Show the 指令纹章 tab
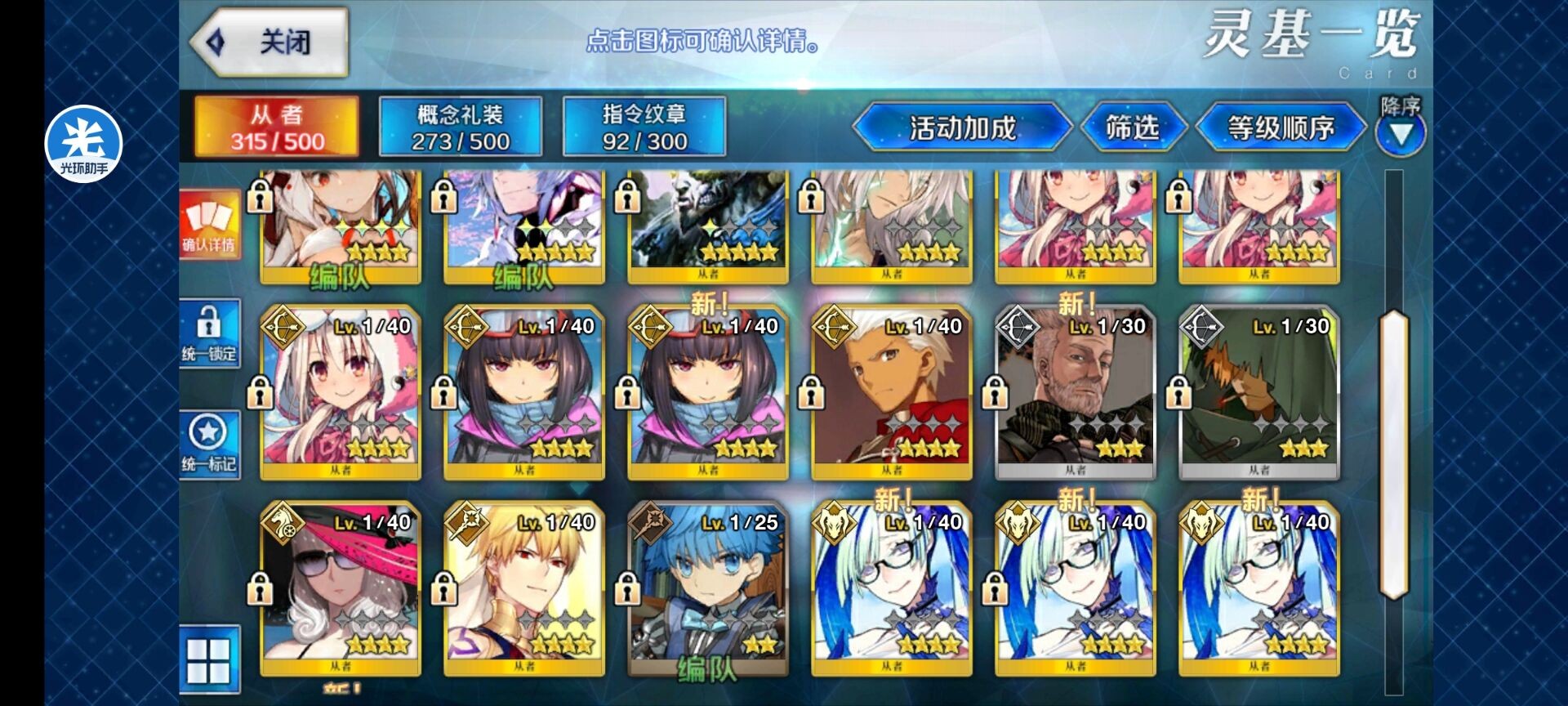This screenshot has height=706, width=1568. [644, 127]
